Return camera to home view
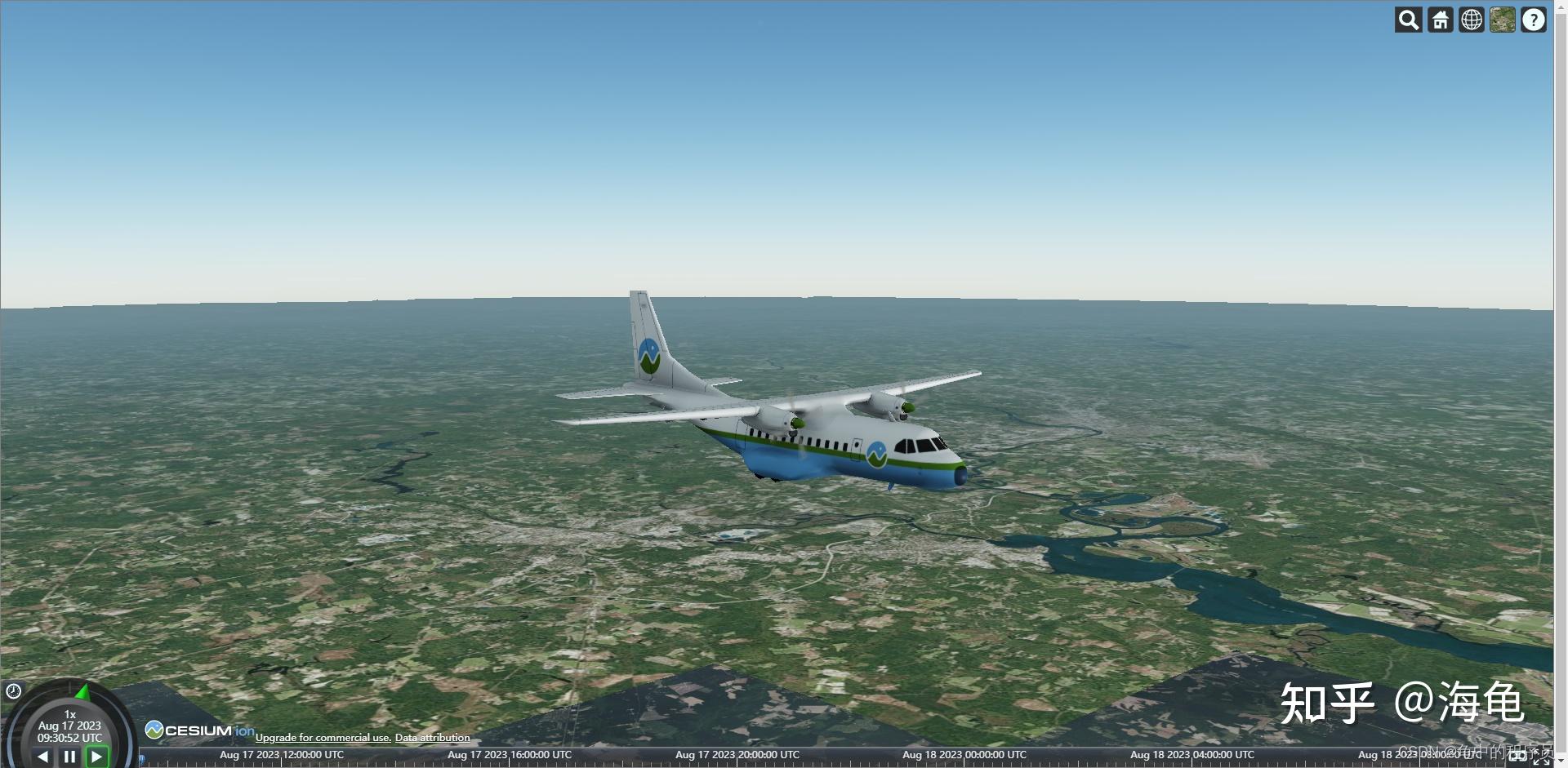The image size is (1568, 768). (1439, 20)
